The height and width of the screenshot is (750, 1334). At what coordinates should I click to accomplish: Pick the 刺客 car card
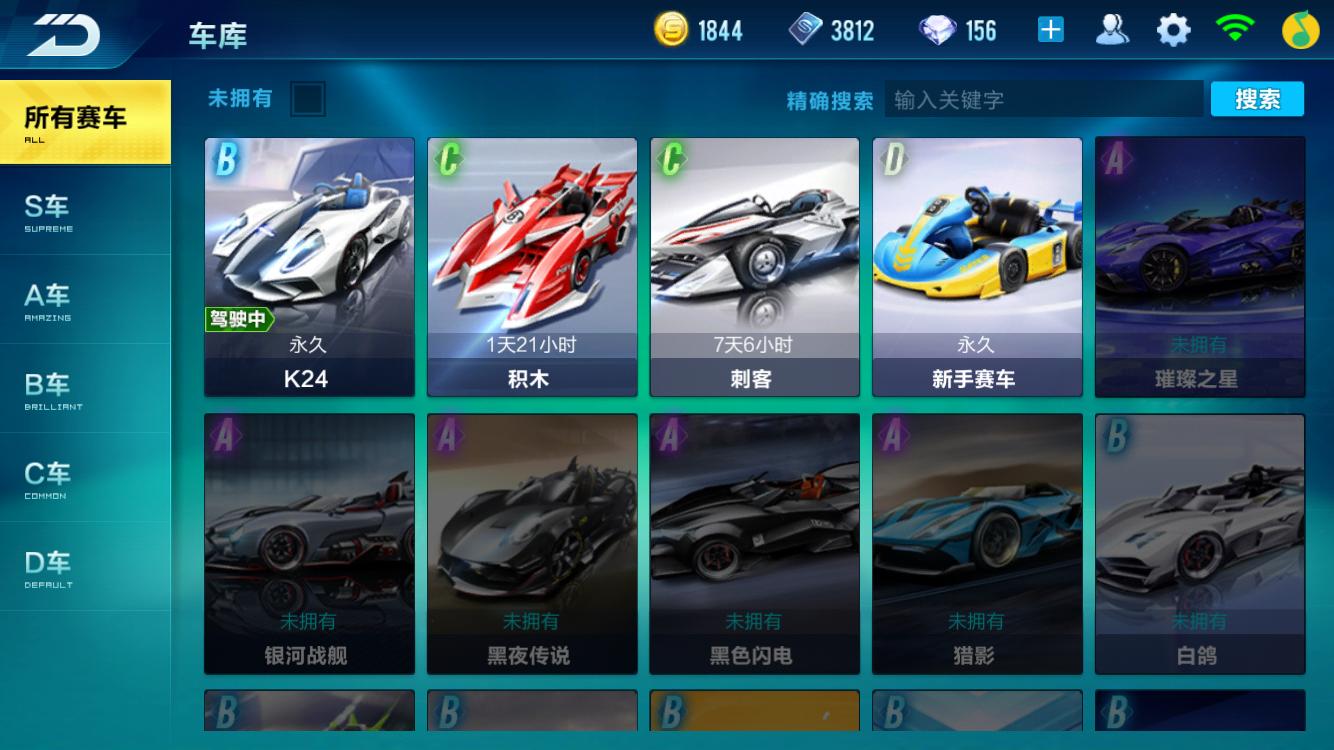coord(755,266)
